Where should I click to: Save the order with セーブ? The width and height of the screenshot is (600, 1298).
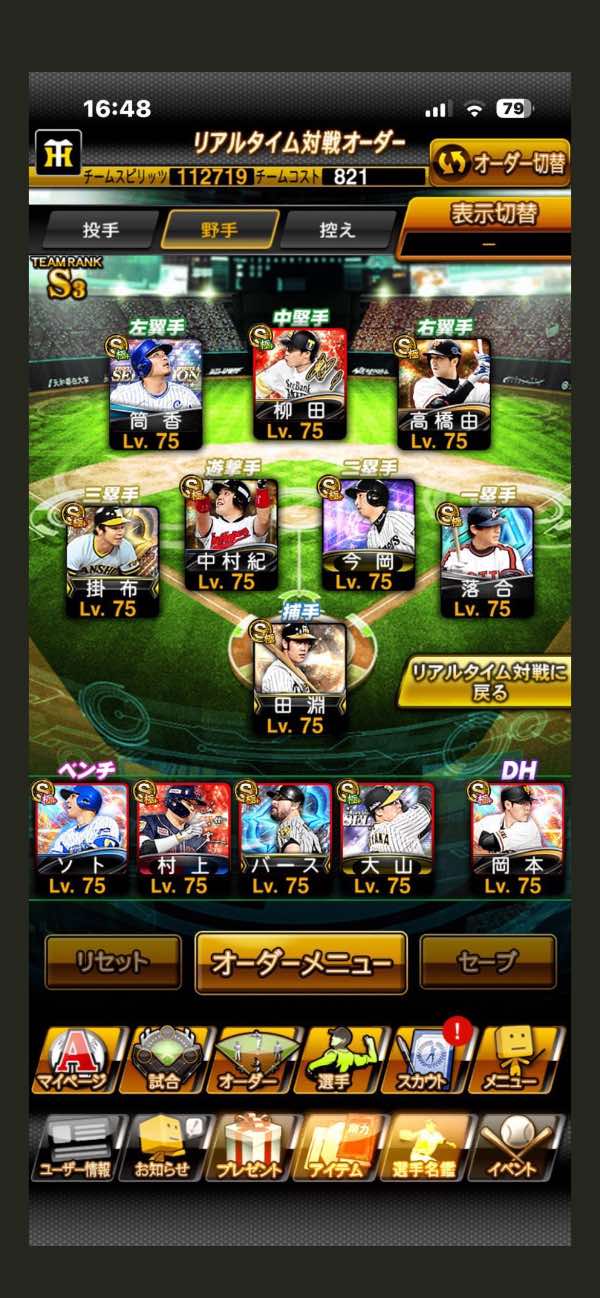[488, 962]
